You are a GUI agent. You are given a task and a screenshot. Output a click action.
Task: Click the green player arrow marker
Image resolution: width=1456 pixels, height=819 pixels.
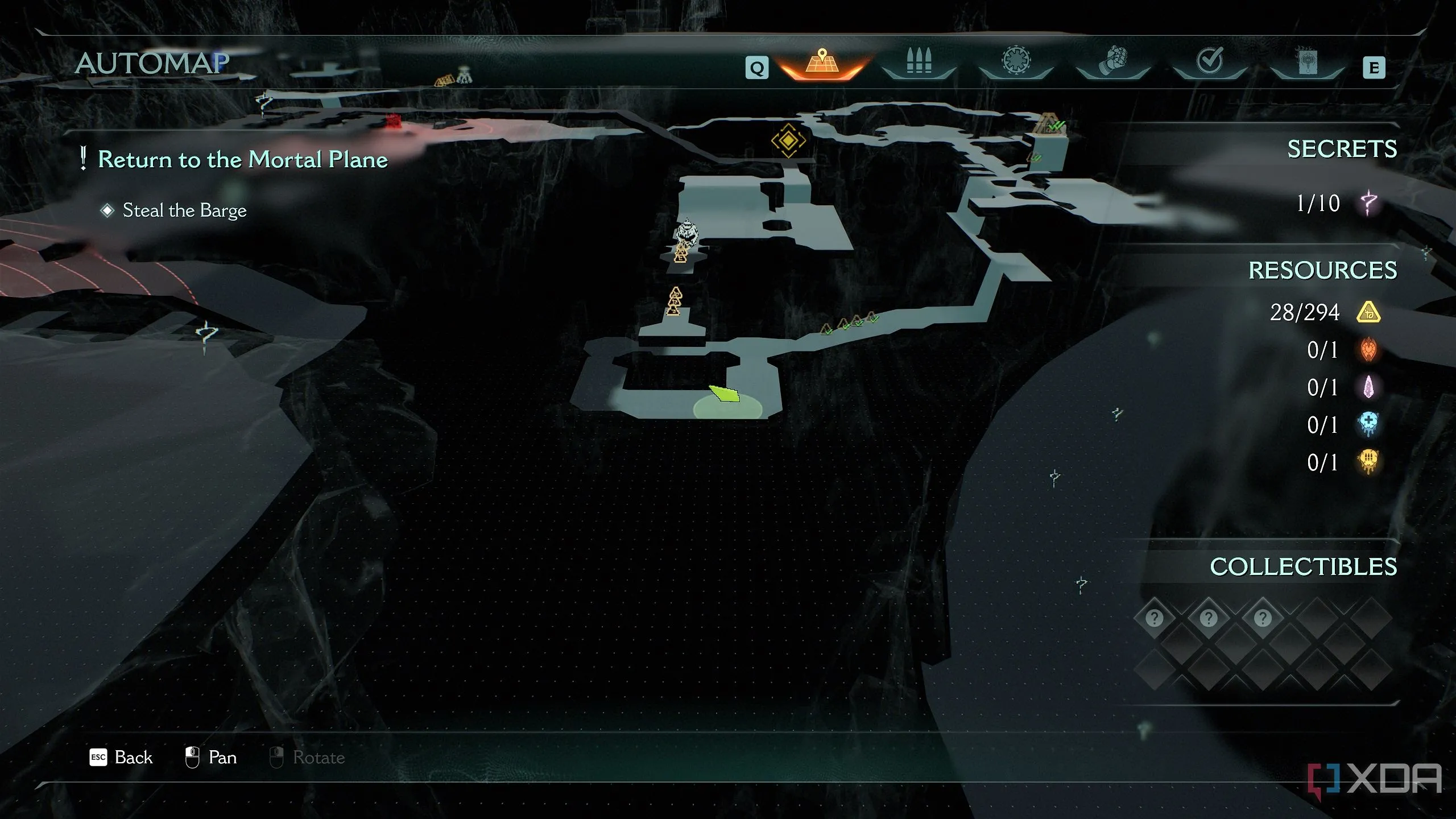pos(725,393)
